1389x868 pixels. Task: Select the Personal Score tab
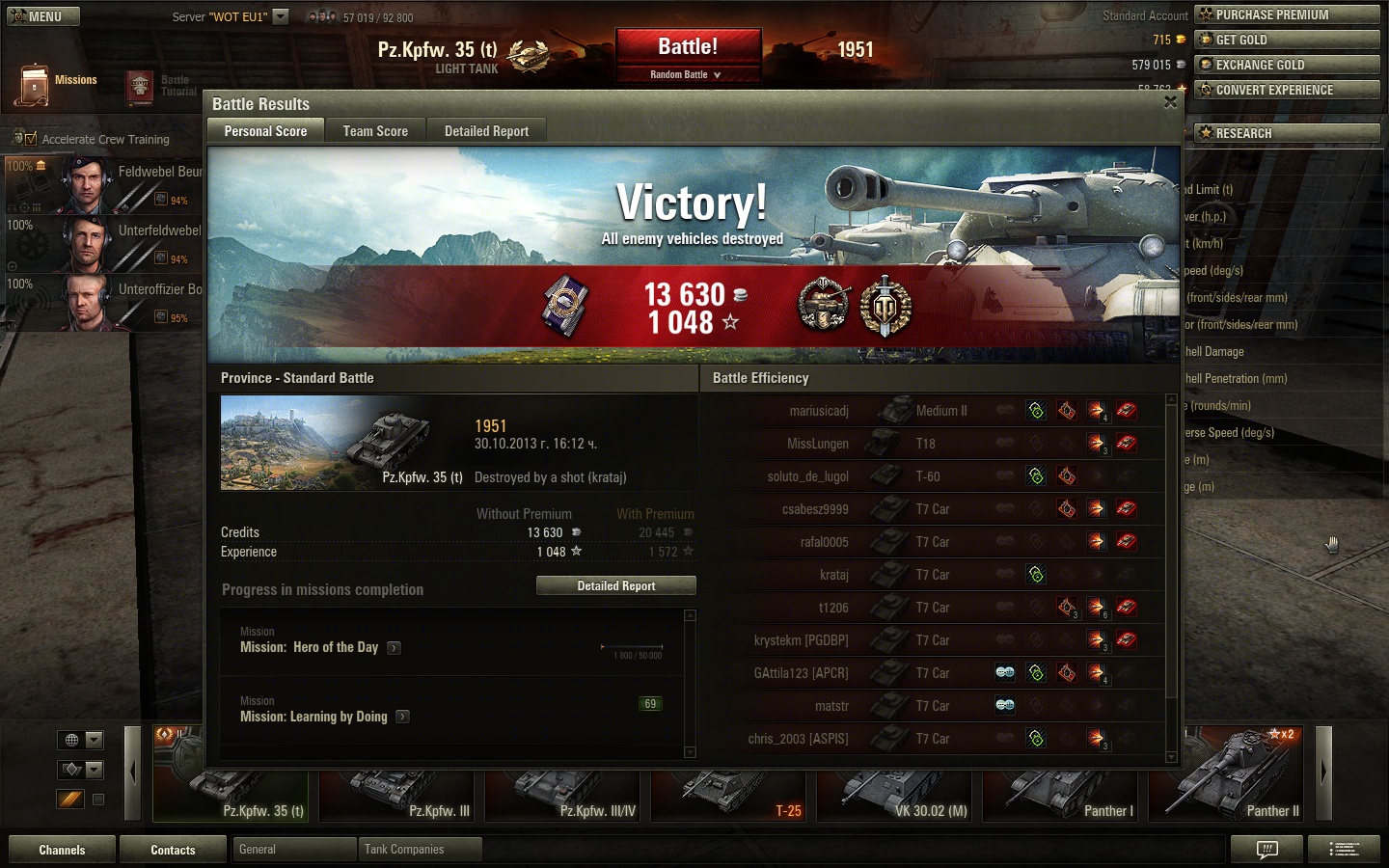[265, 131]
